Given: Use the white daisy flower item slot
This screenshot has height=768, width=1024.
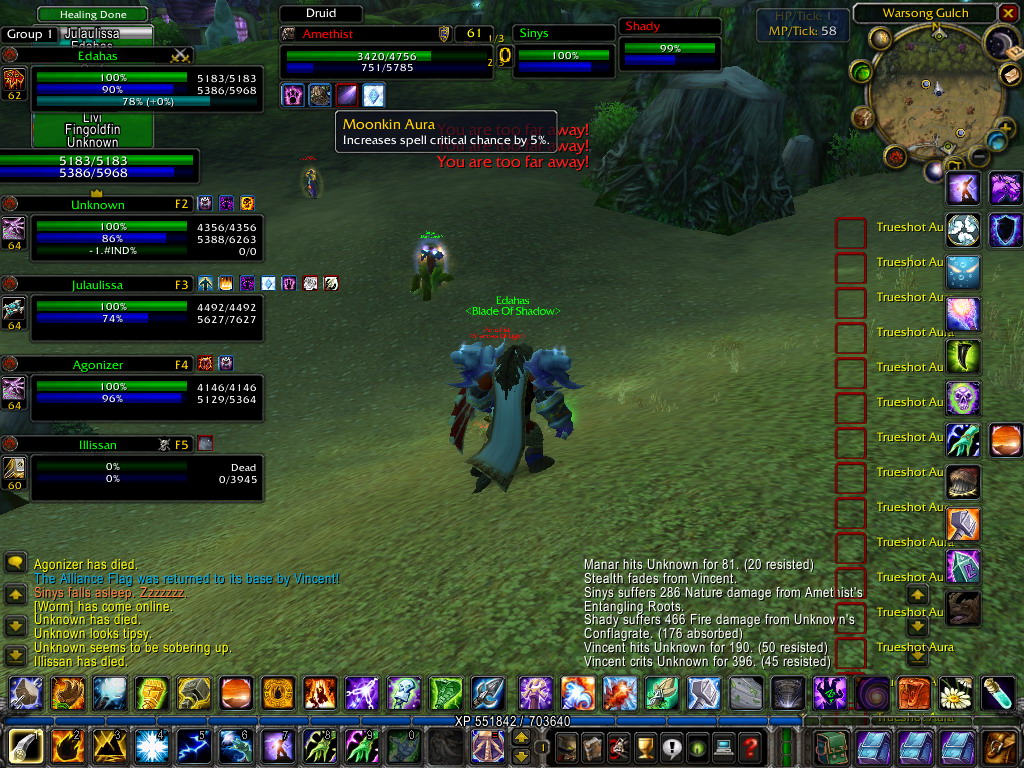Looking at the screenshot, I should click(x=957, y=693).
